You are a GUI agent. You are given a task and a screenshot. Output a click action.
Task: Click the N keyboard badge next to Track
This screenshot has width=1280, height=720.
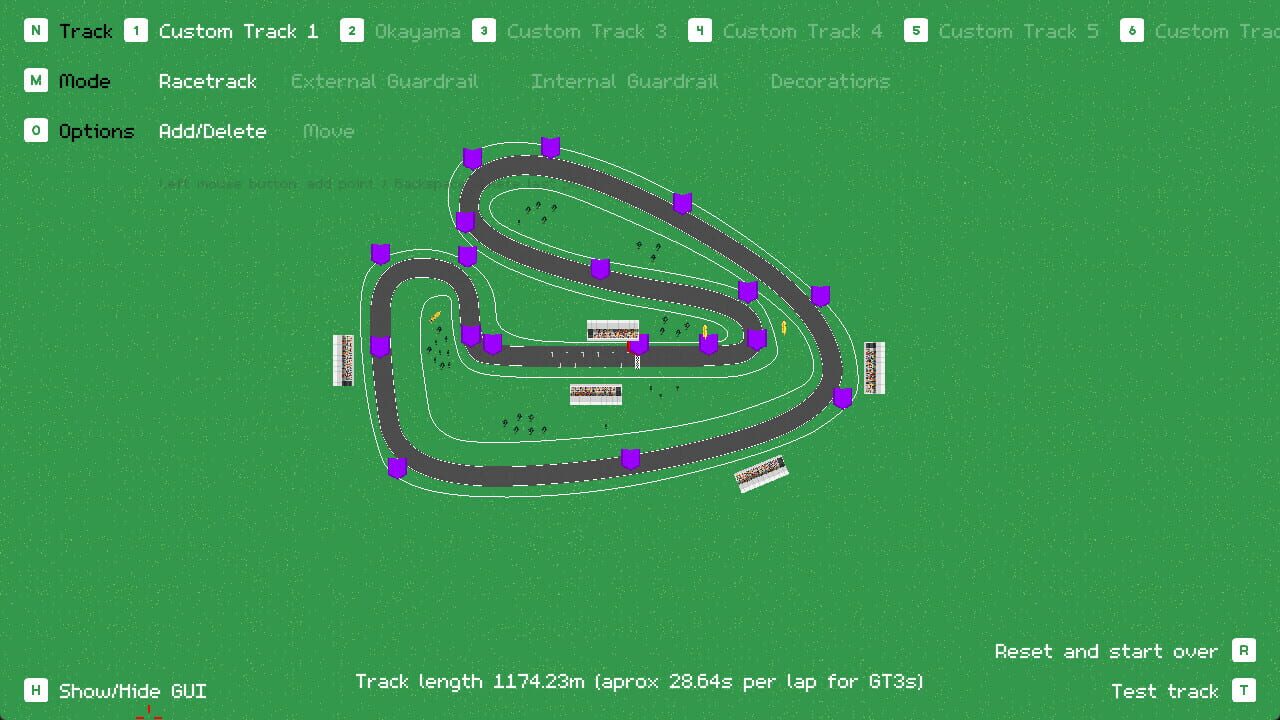[36, 31]
